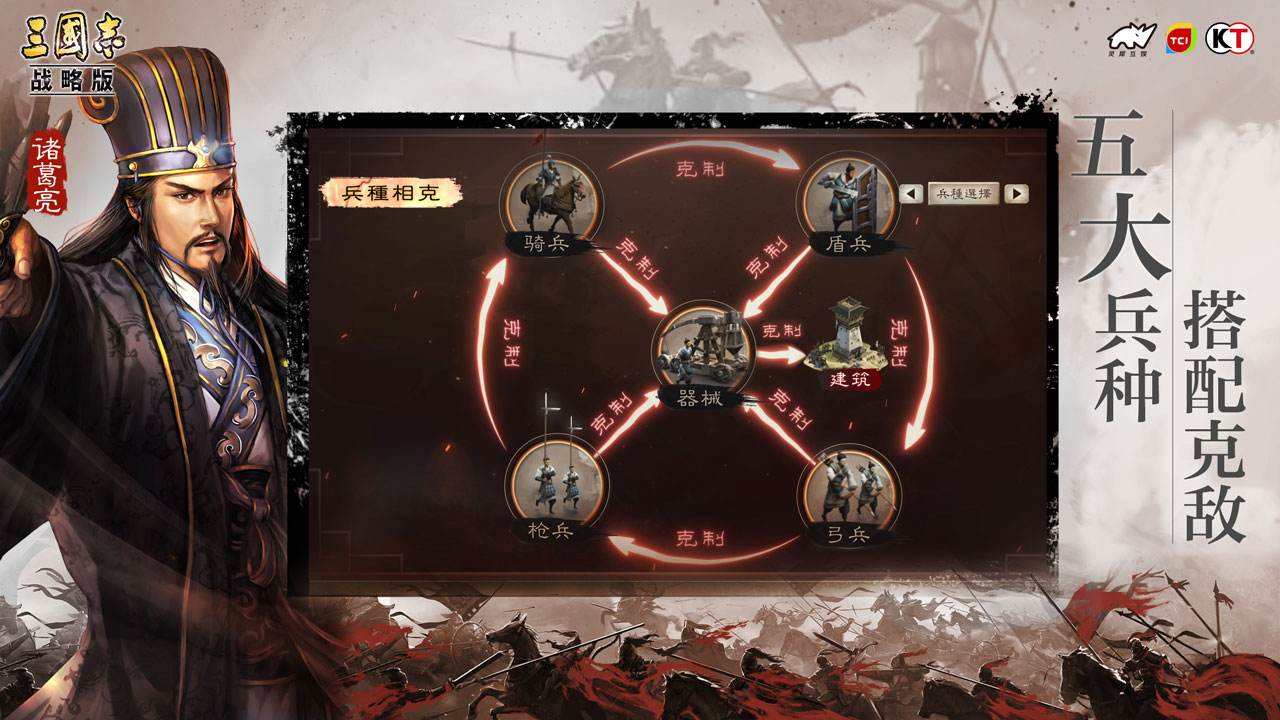Choose the 器械 siege engine icon
Image resolution: width=1280 pixels, height=720 pixels.
[704, 349]
